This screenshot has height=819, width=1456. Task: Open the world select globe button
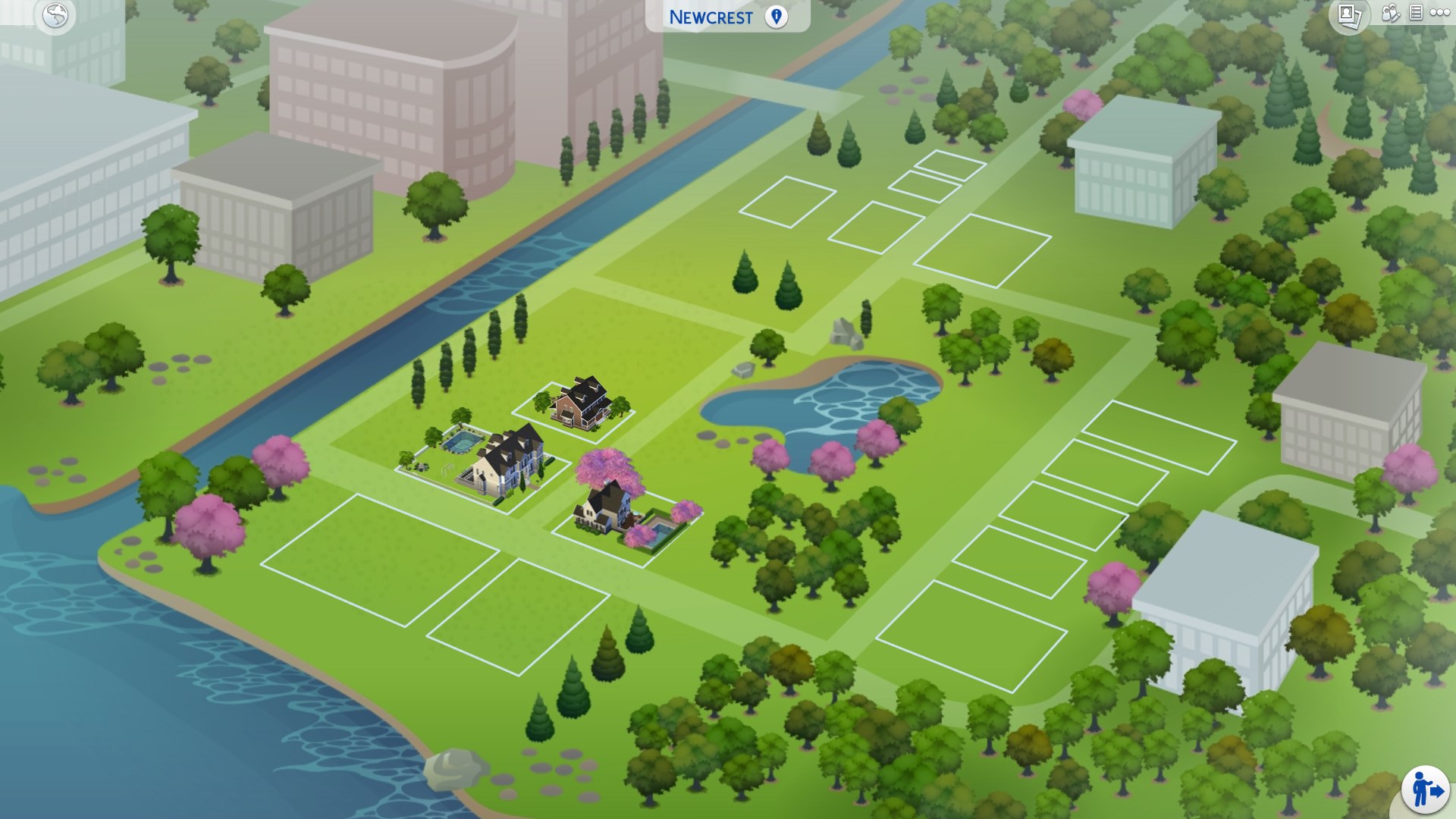coord(55,16)
